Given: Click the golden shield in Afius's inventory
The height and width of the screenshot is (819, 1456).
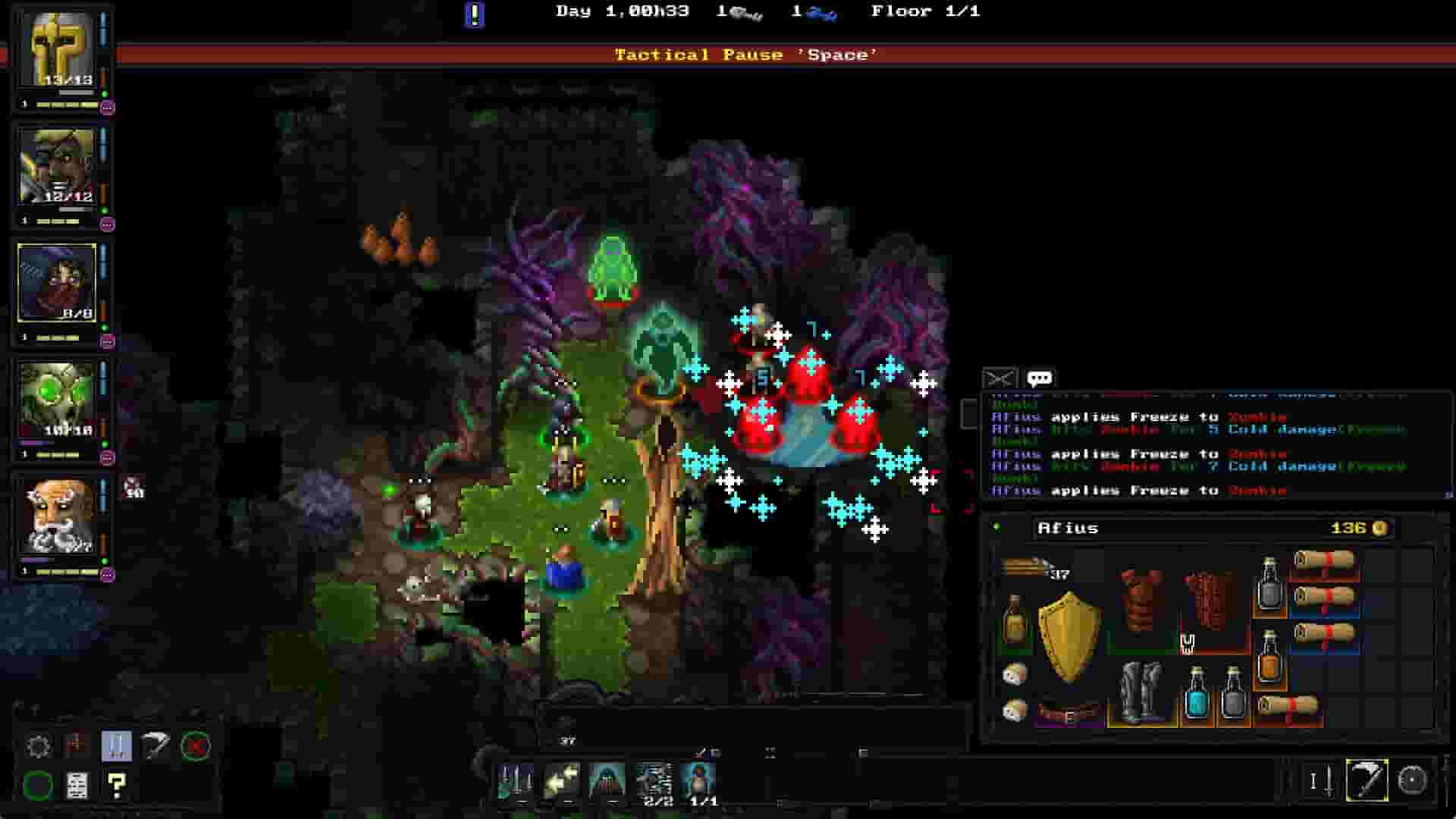Looking at the screenshot, I should 1071,626.
